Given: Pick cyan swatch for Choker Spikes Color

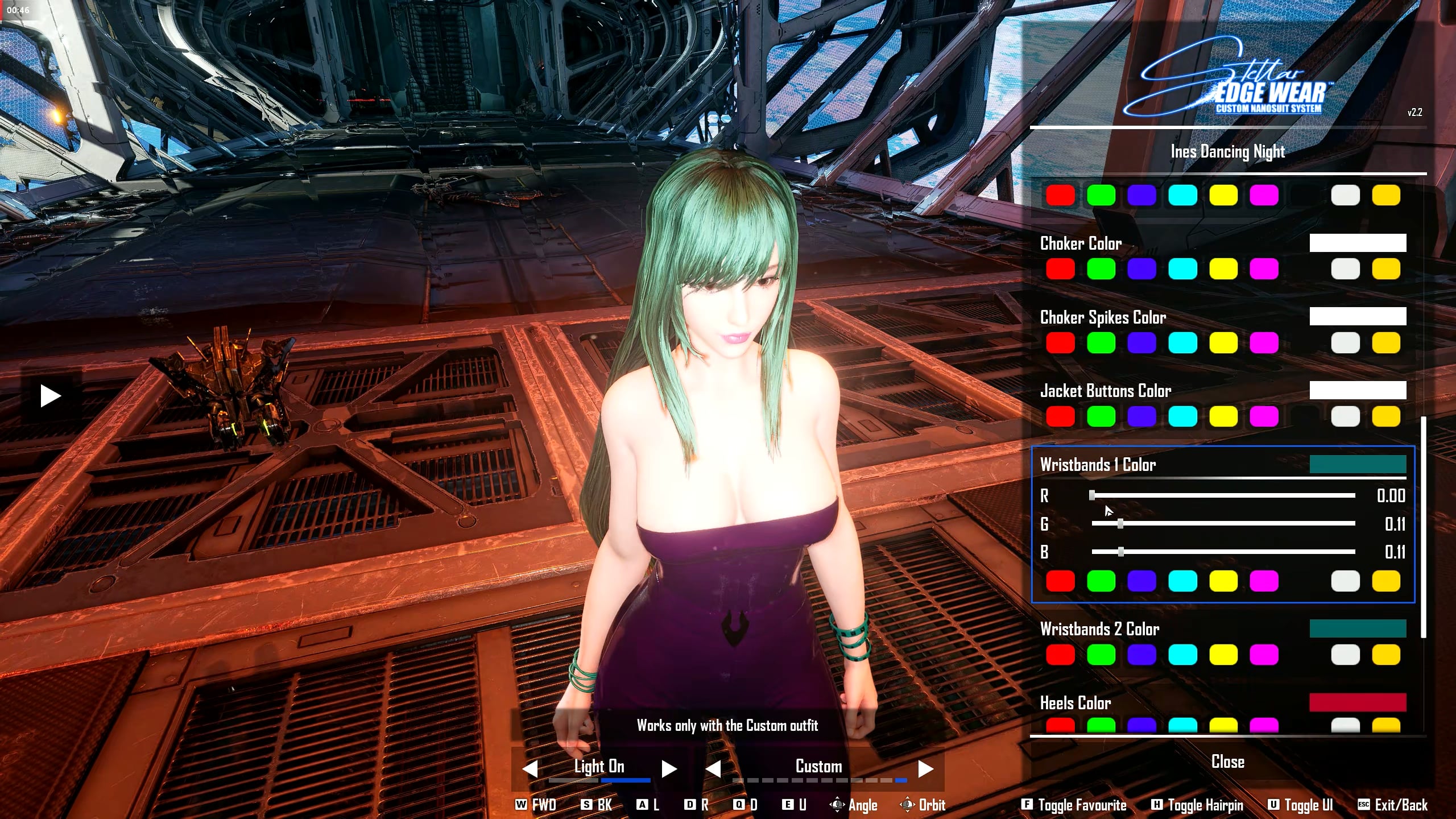Looking at the screenshot, I should (1182, 343).
